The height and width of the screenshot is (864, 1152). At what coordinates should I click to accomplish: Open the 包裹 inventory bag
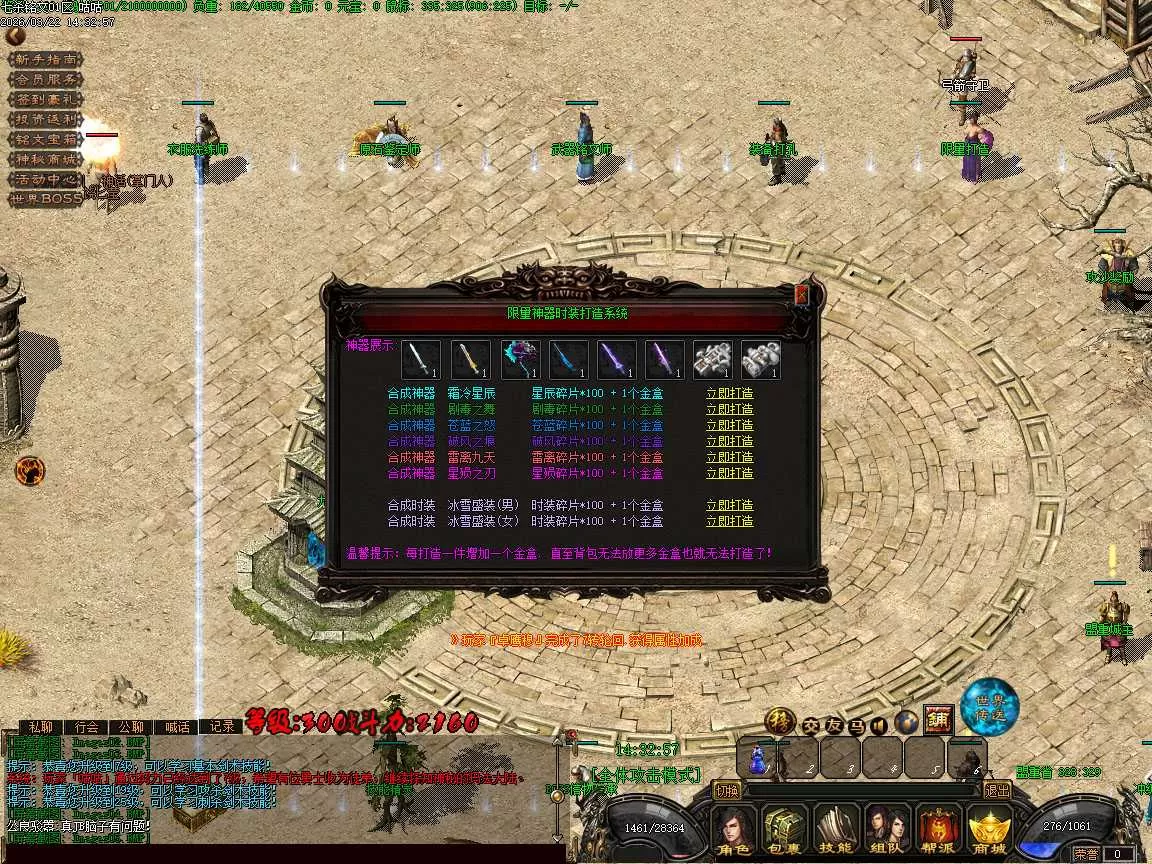pos(783,832)
